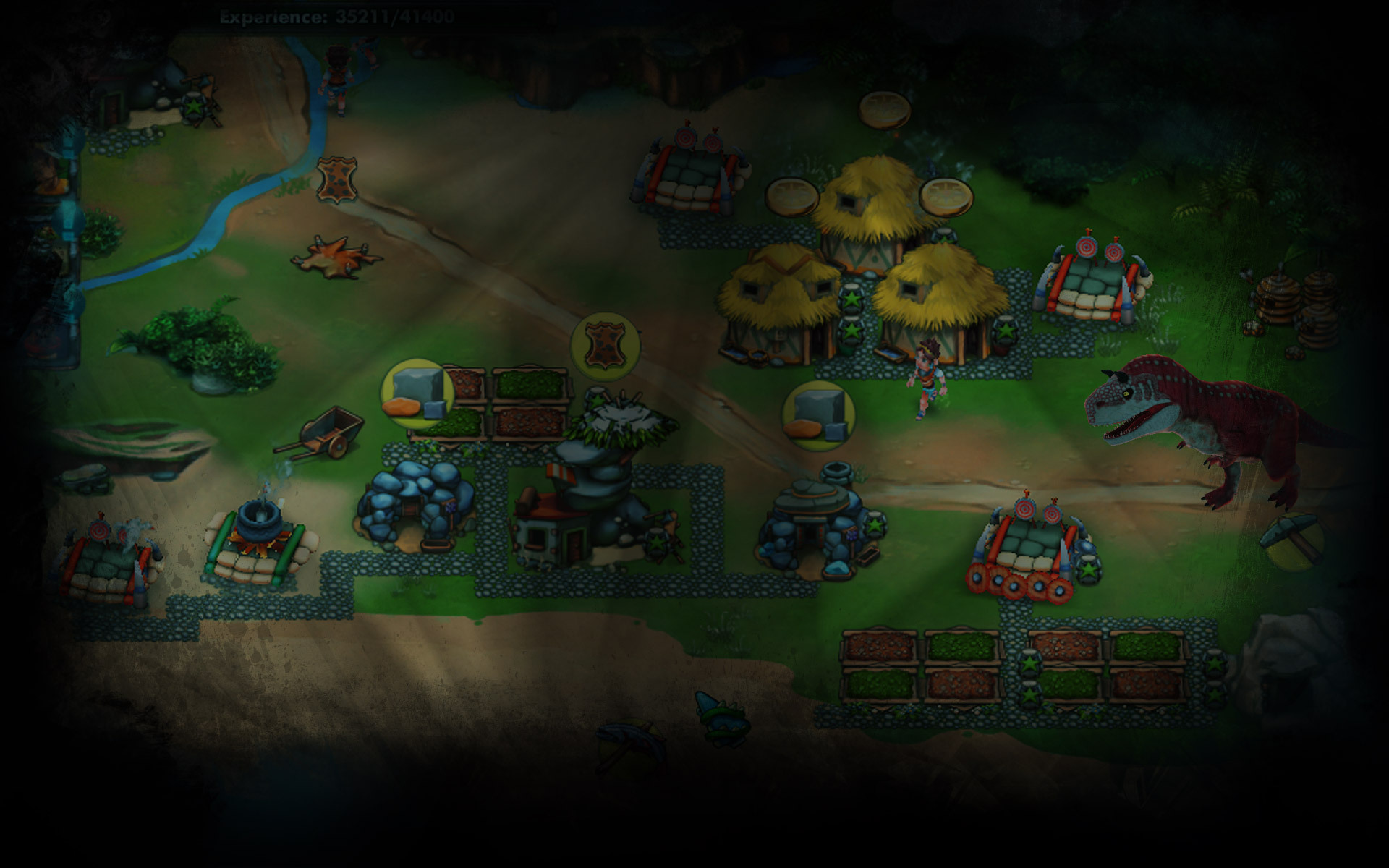1389x868 pixels.
Task: Collect the animal hide resource bubble
Action: click(x=605, y=346)
